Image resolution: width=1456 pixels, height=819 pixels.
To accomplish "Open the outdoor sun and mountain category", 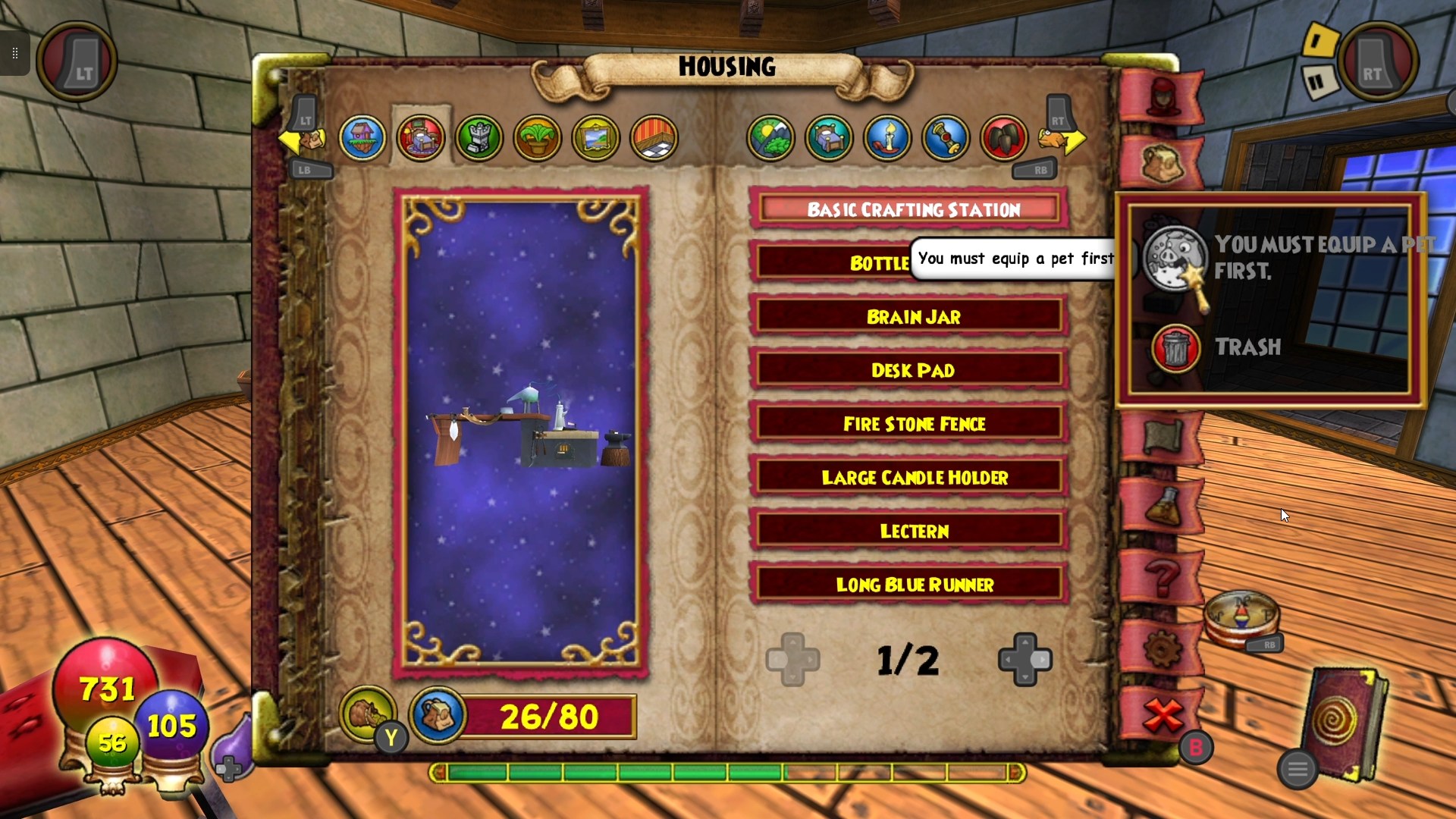I will [770, 138].
